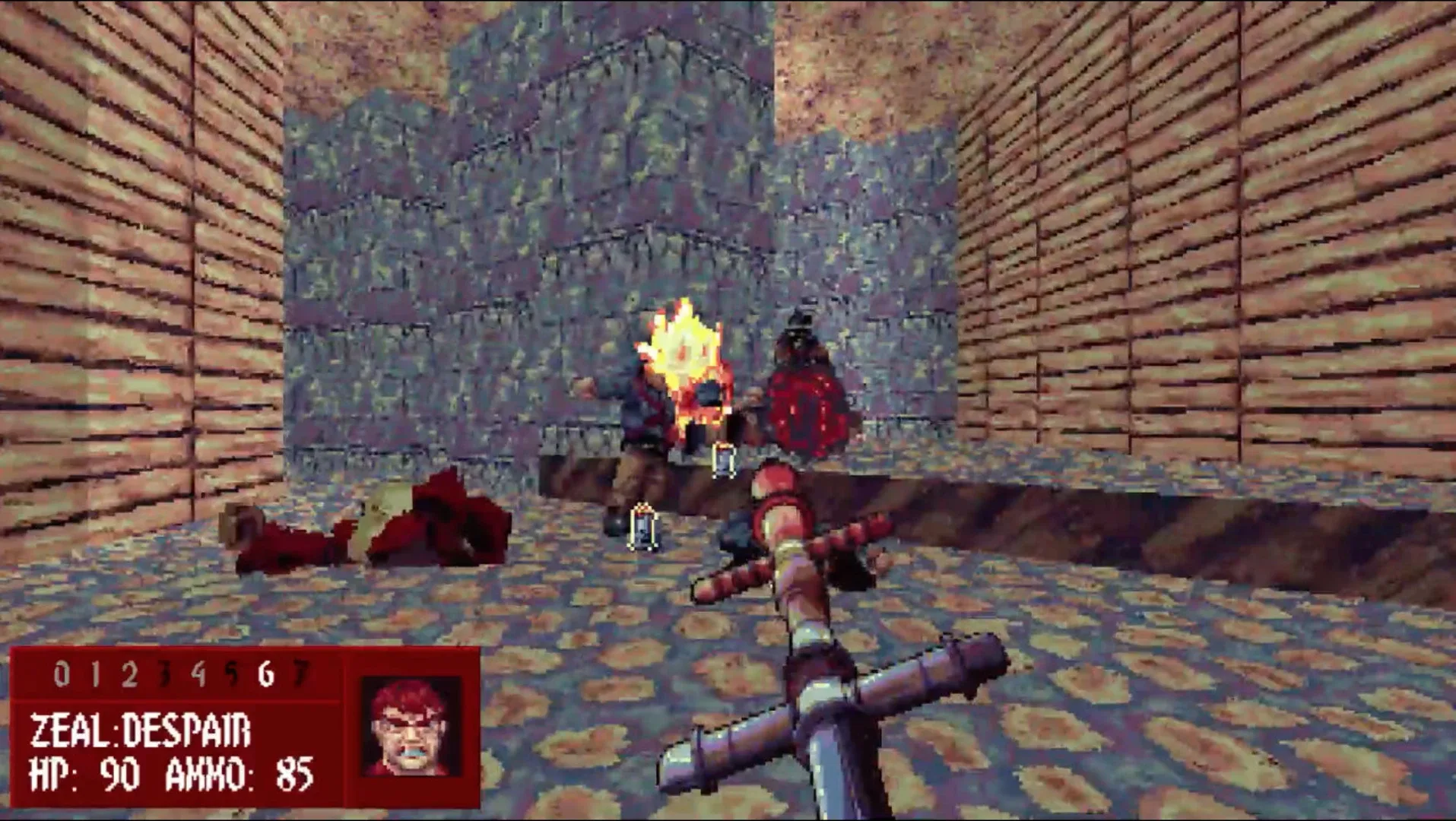Click the highlighted weapon slot 6
This screenshot has height=821, width=1456.
click(x=265, y=674)
